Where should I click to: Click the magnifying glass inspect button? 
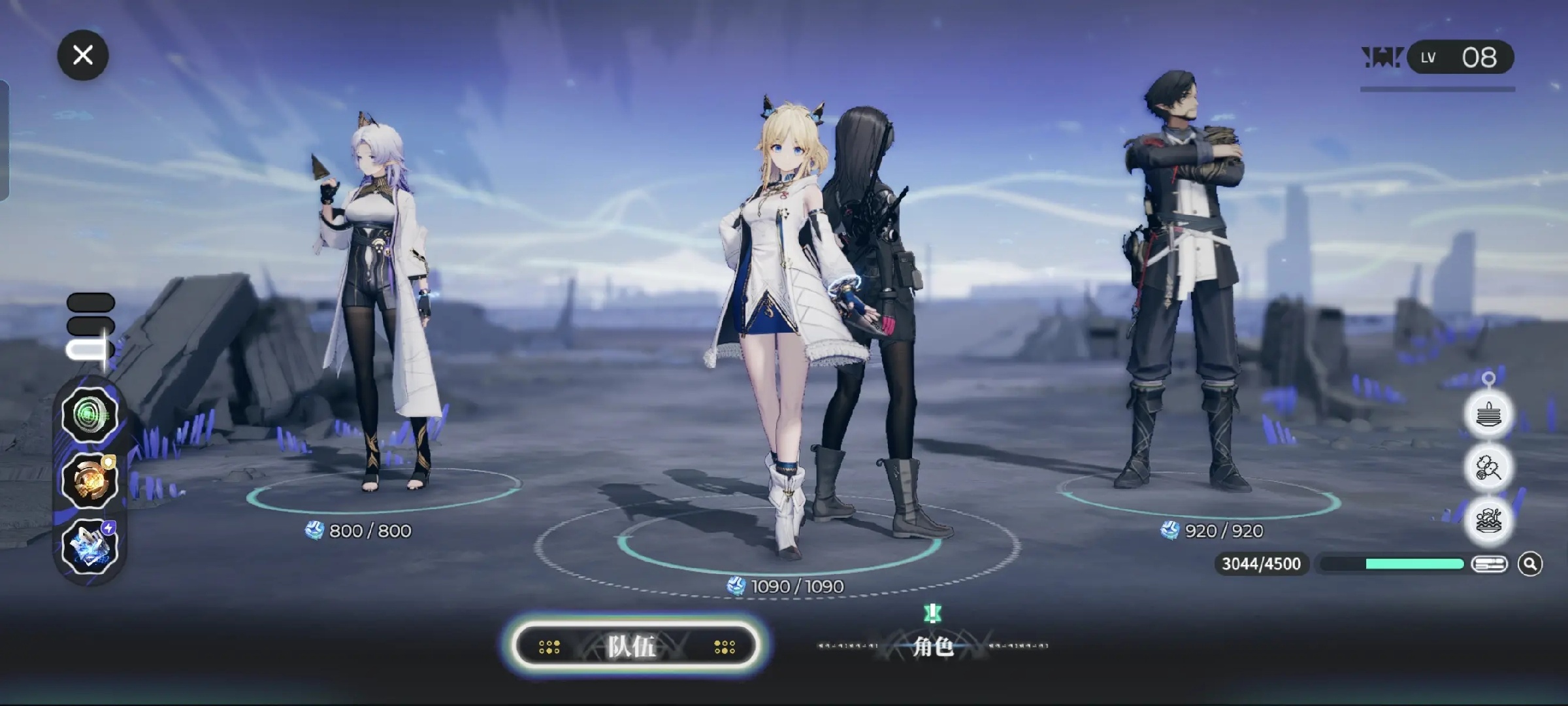click(1530, 563)
